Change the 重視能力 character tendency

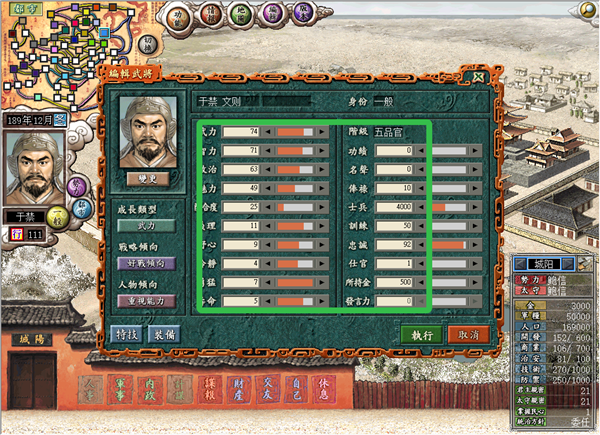pyautogui.click(x=146, y=300)
